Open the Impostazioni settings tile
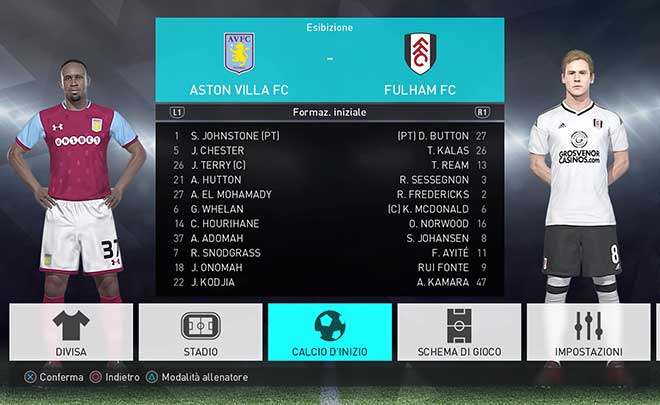This screenshot has height=405, width=660. click(588, 333)
